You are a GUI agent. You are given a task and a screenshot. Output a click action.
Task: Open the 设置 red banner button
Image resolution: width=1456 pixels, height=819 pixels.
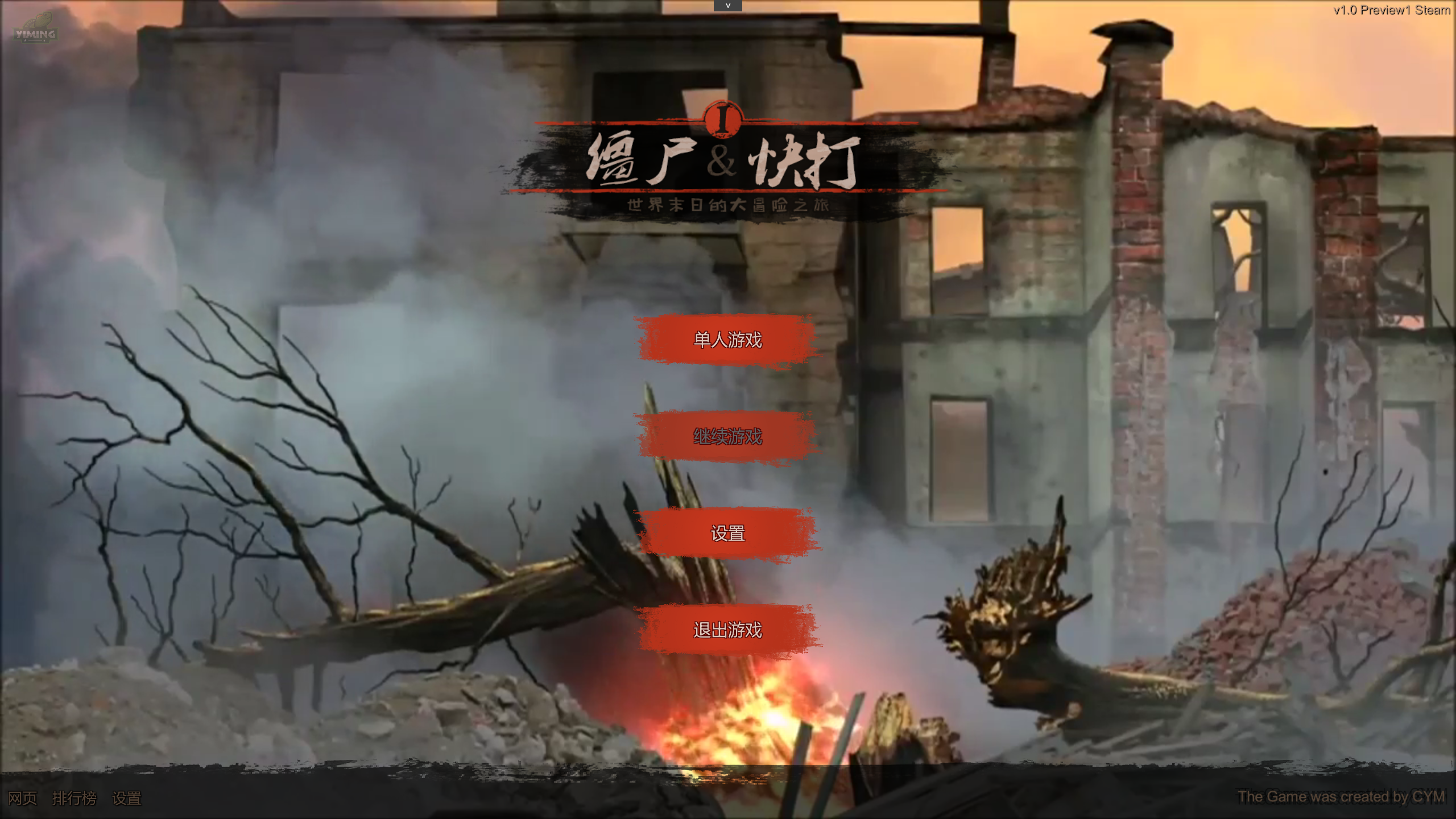click(727, 533)
